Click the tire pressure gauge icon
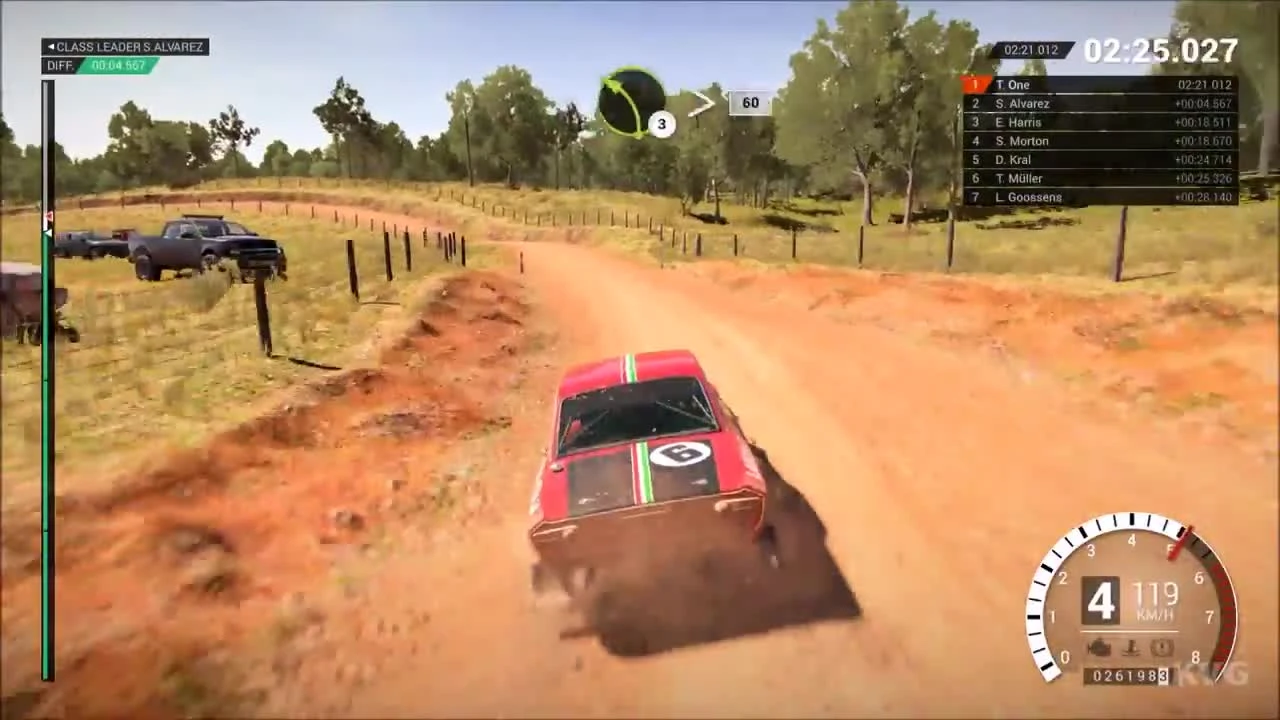Screen dimensions: 1280x720 1161,647
